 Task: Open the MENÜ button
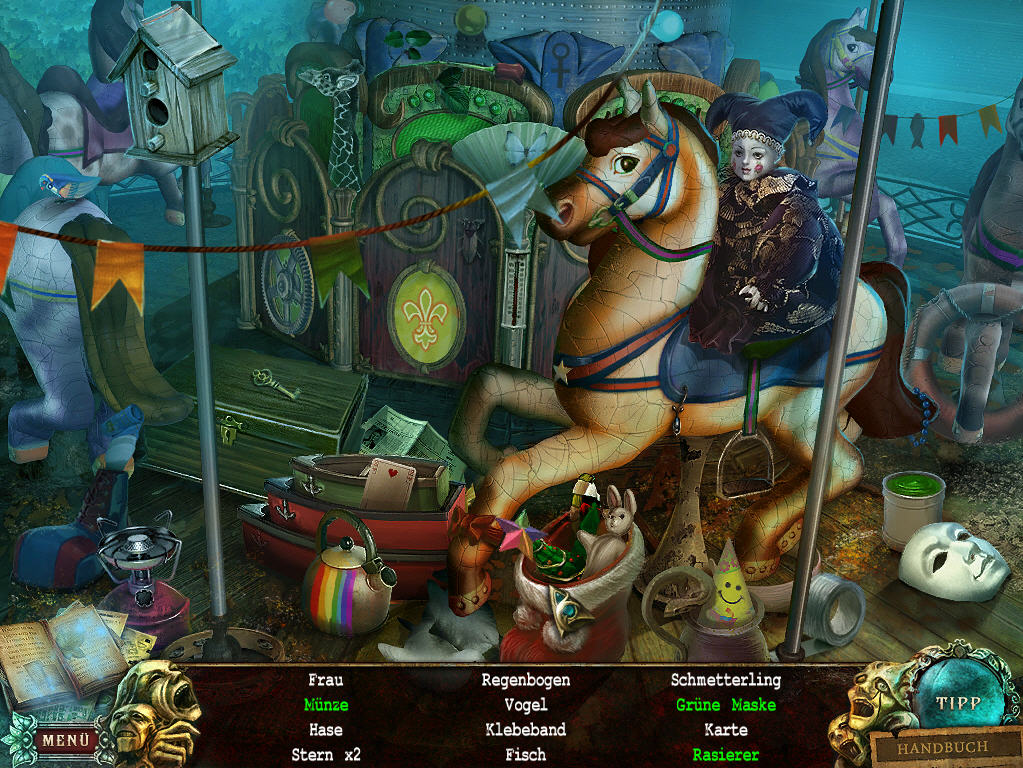(x=66, y=741)
